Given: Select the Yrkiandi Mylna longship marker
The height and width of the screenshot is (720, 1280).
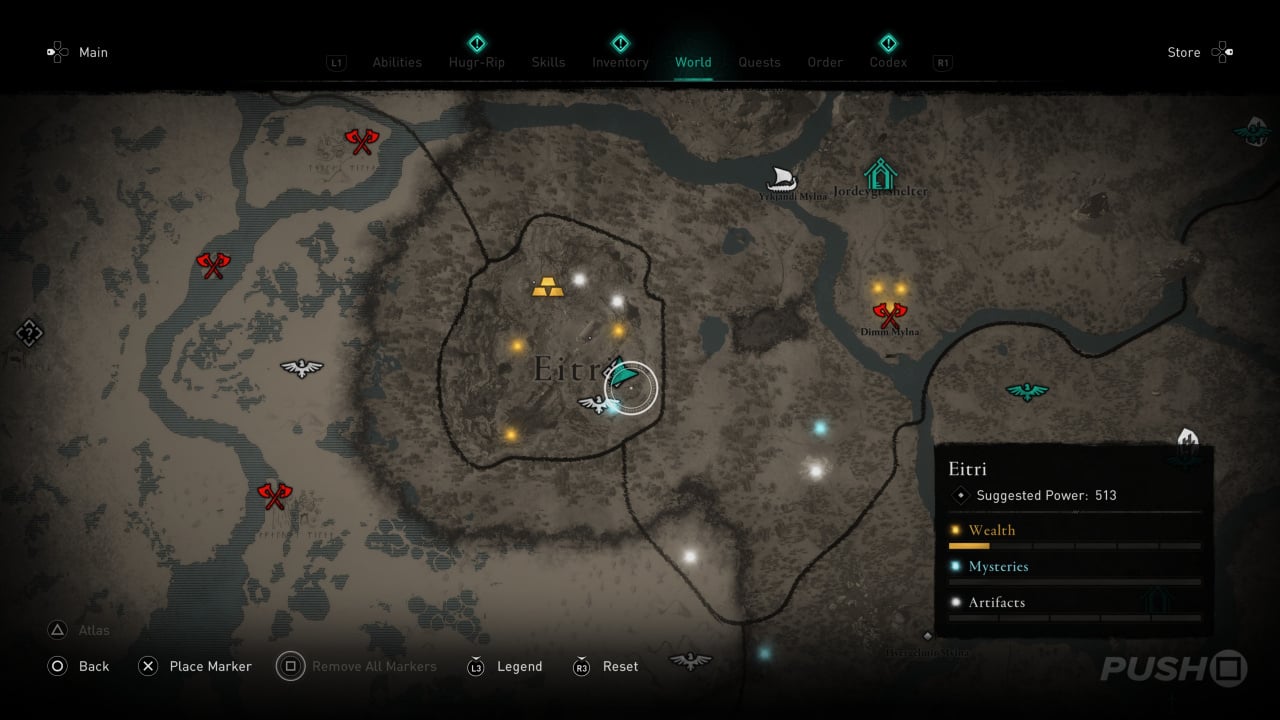Looking at the screenshot, I should pos(782,179).
